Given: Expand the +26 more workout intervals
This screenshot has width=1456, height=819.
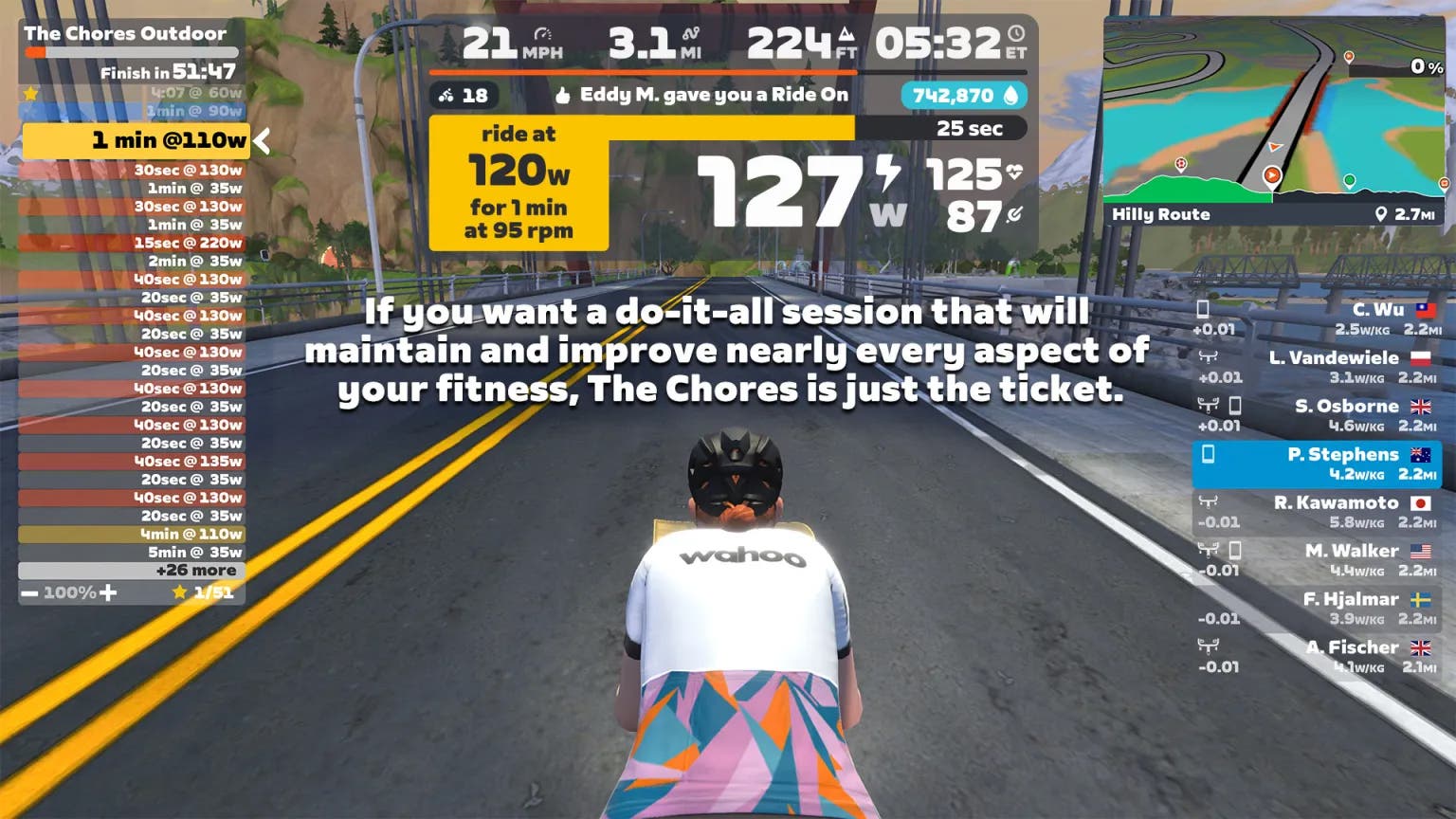Looking at the screenshot, I should 196,570.
